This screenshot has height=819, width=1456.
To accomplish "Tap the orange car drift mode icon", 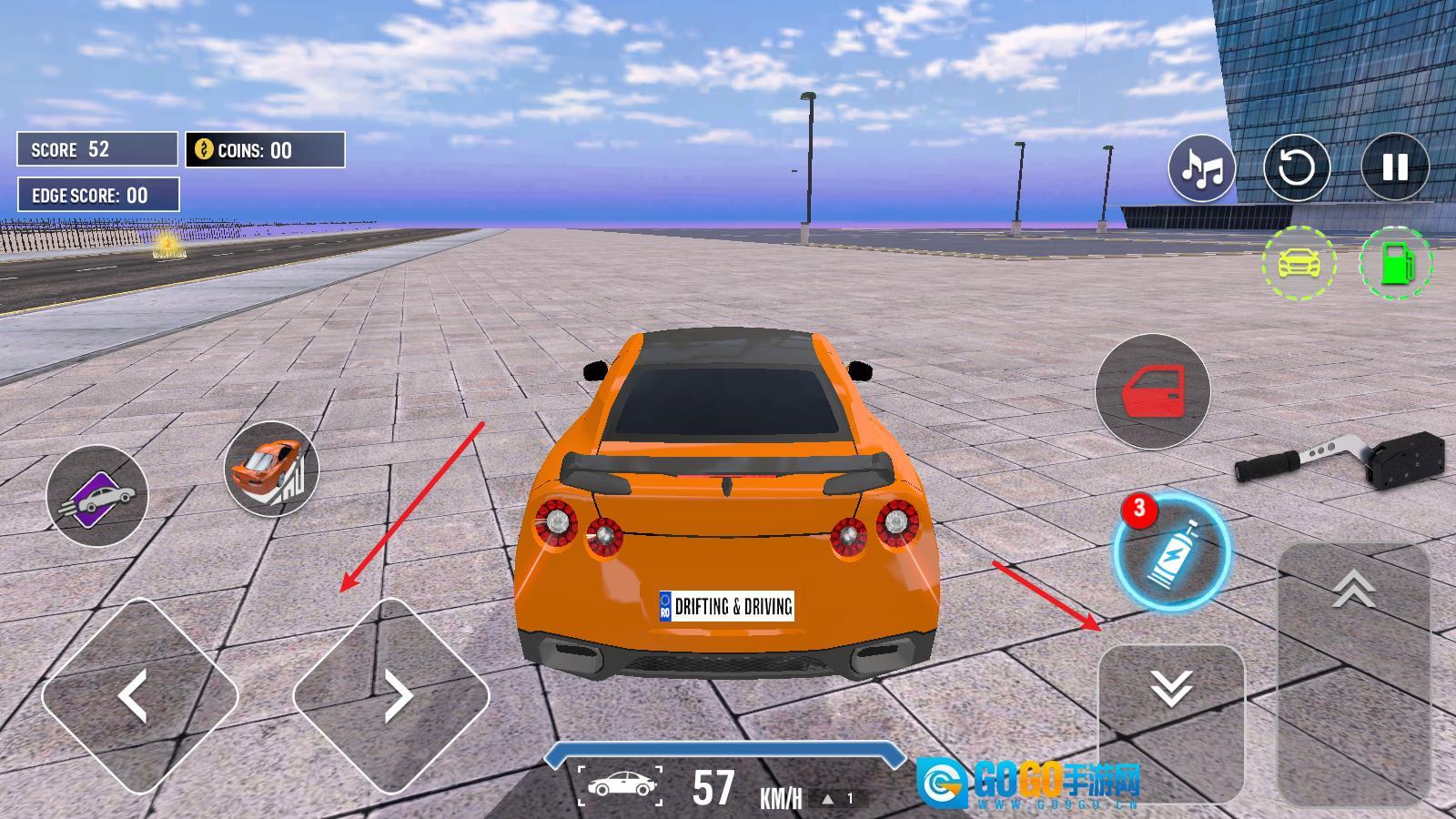I will 271,468.
